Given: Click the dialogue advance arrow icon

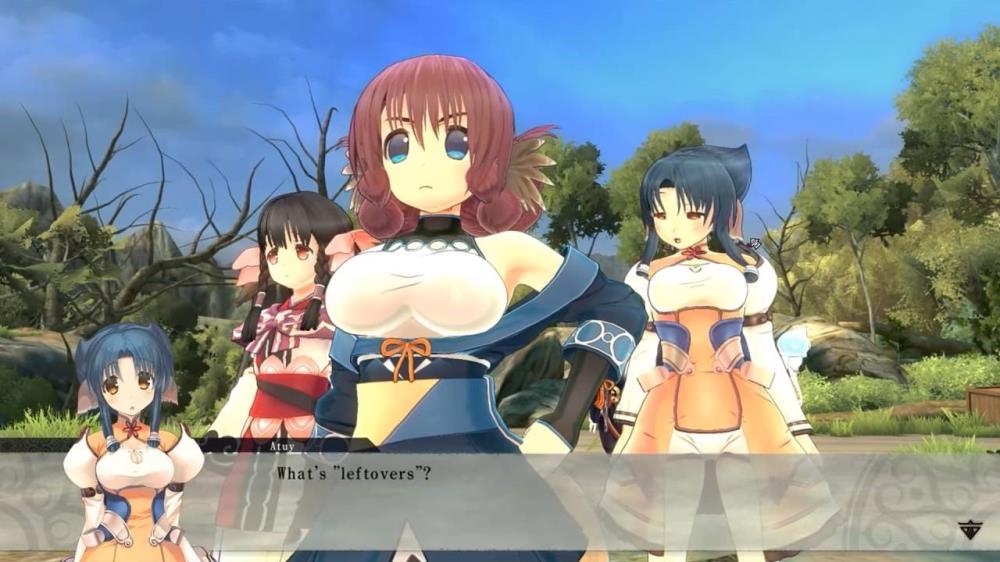Looking at the screenshot, I should pos(968,530).
